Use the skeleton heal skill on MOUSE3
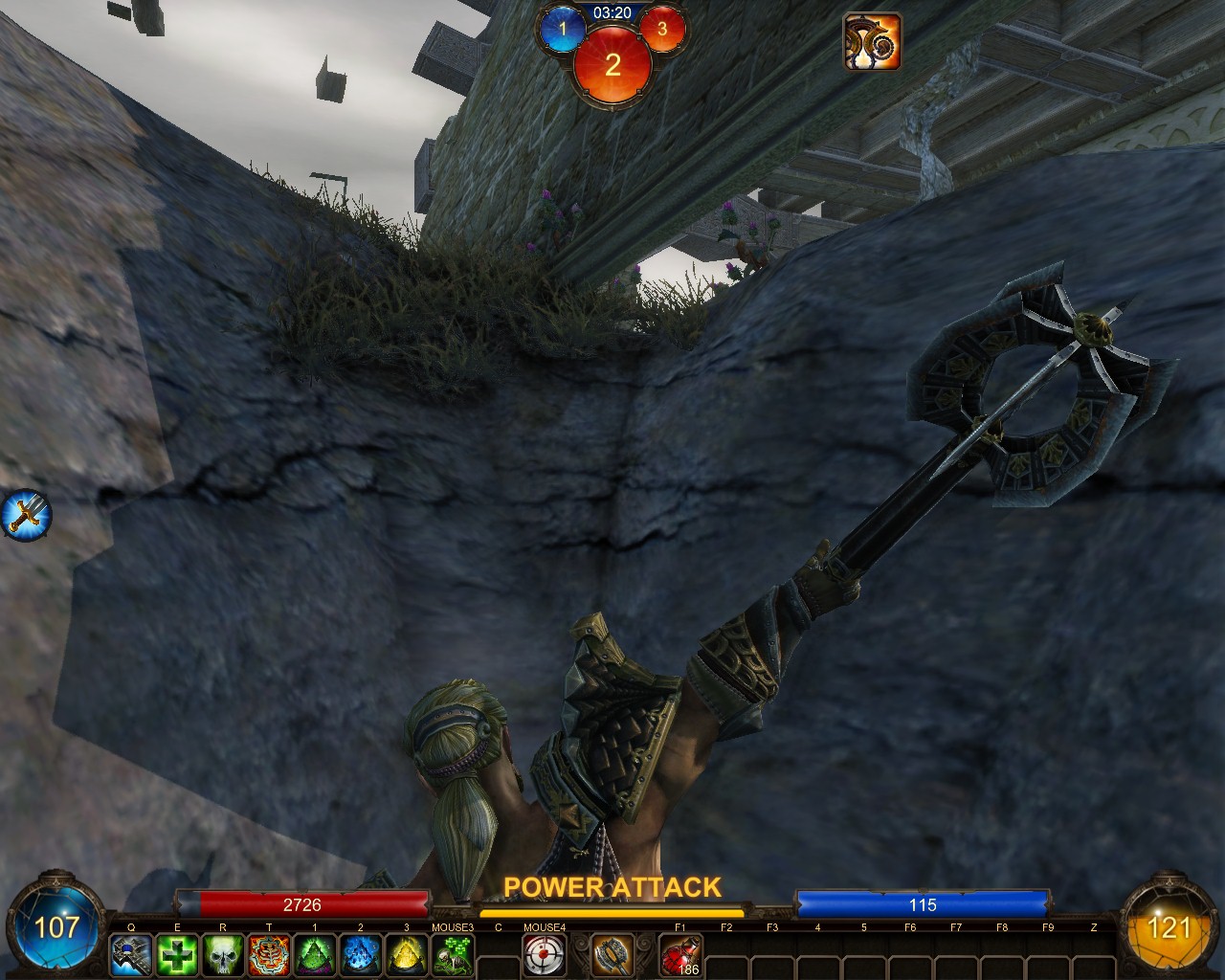The width and height of the screenshot is (1225, 980). (x=453, y=954)
